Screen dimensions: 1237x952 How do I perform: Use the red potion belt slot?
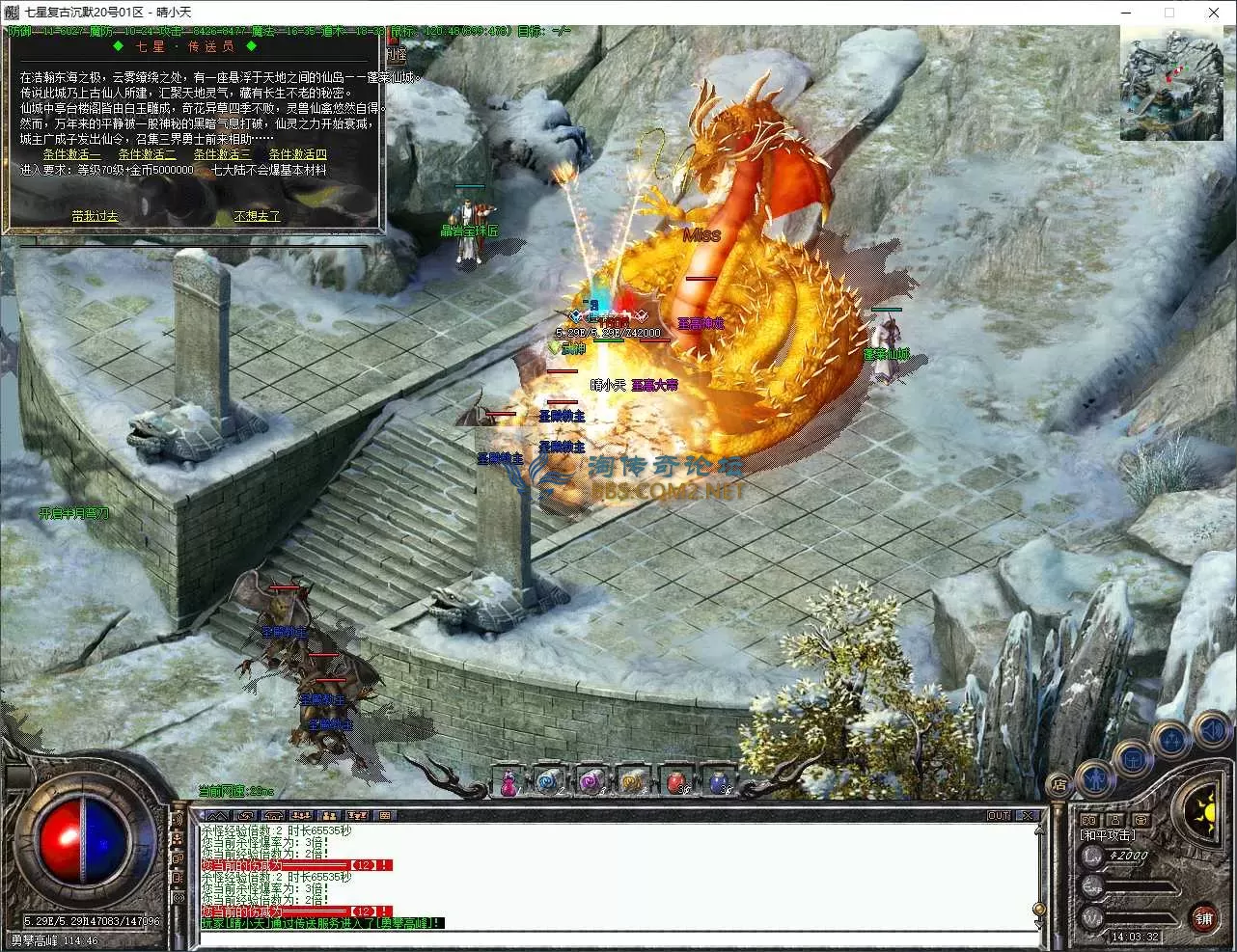click(677, 781)
